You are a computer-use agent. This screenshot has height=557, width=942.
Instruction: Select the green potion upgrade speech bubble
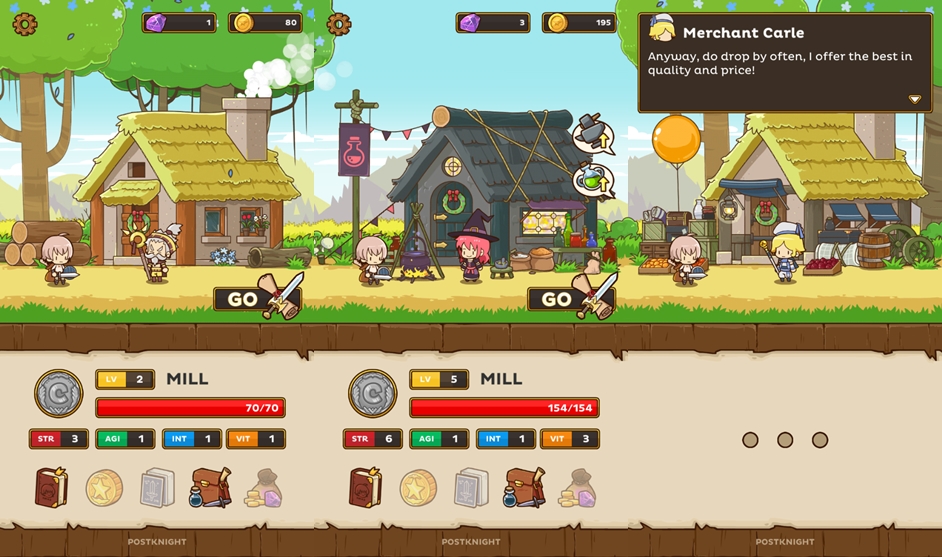pos(592,180)
